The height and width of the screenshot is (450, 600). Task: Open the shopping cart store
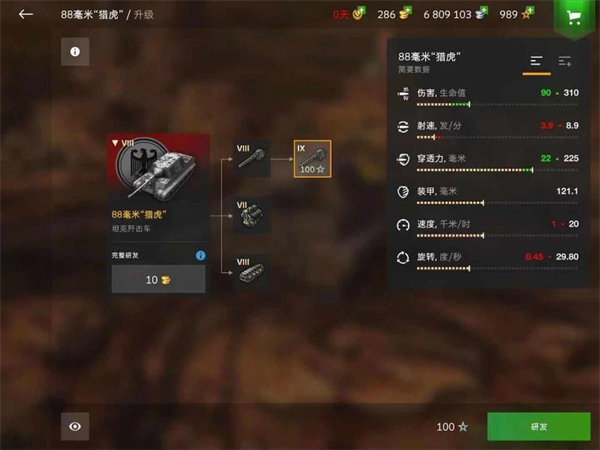point(572,16)
